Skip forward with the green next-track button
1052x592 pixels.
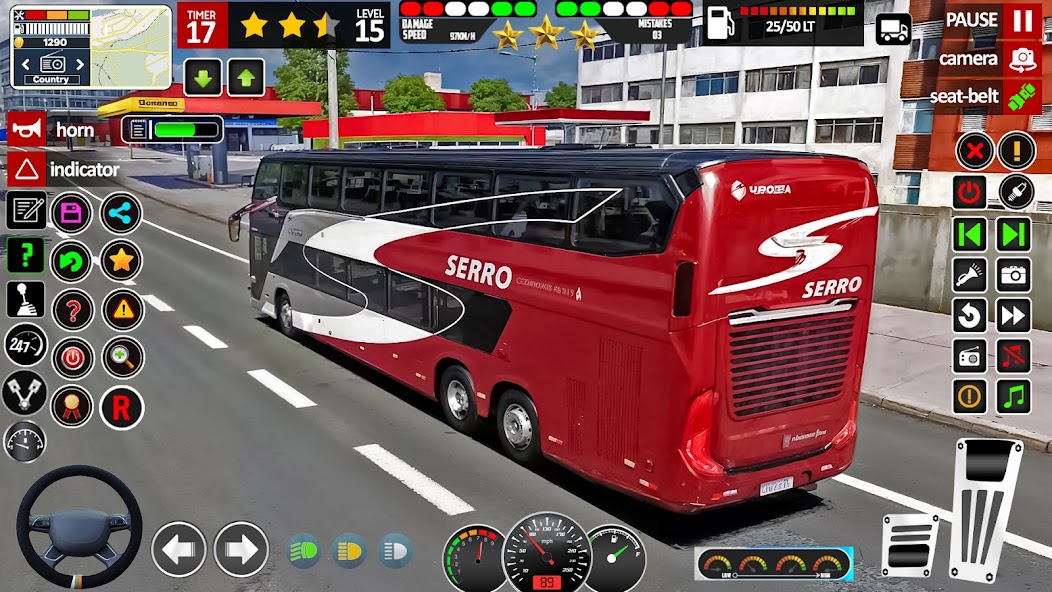1014,234
